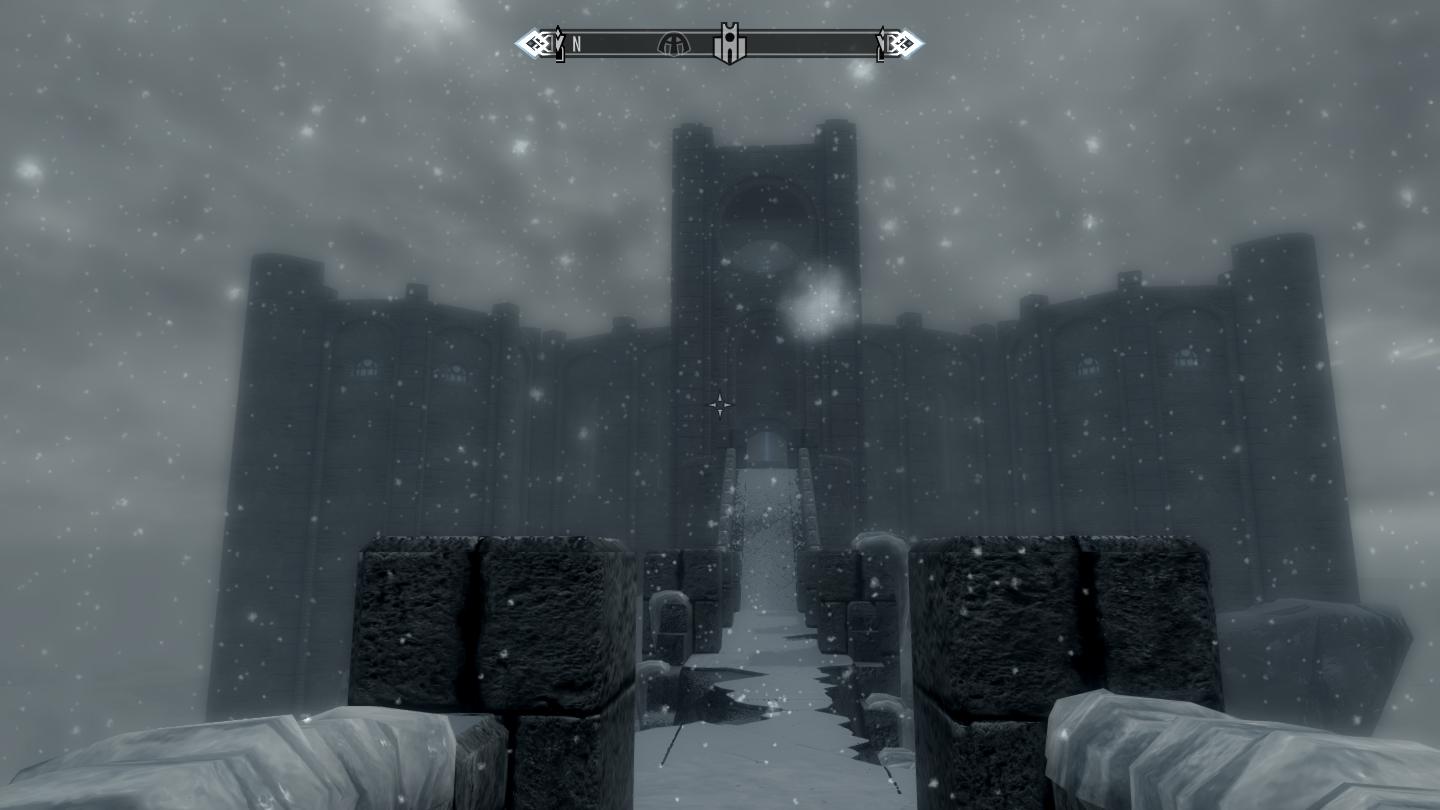This screenshot has height=810, width=1440.
Task: Select the dimmed dome-shaped marker on the compass
Action: (673, 44)
